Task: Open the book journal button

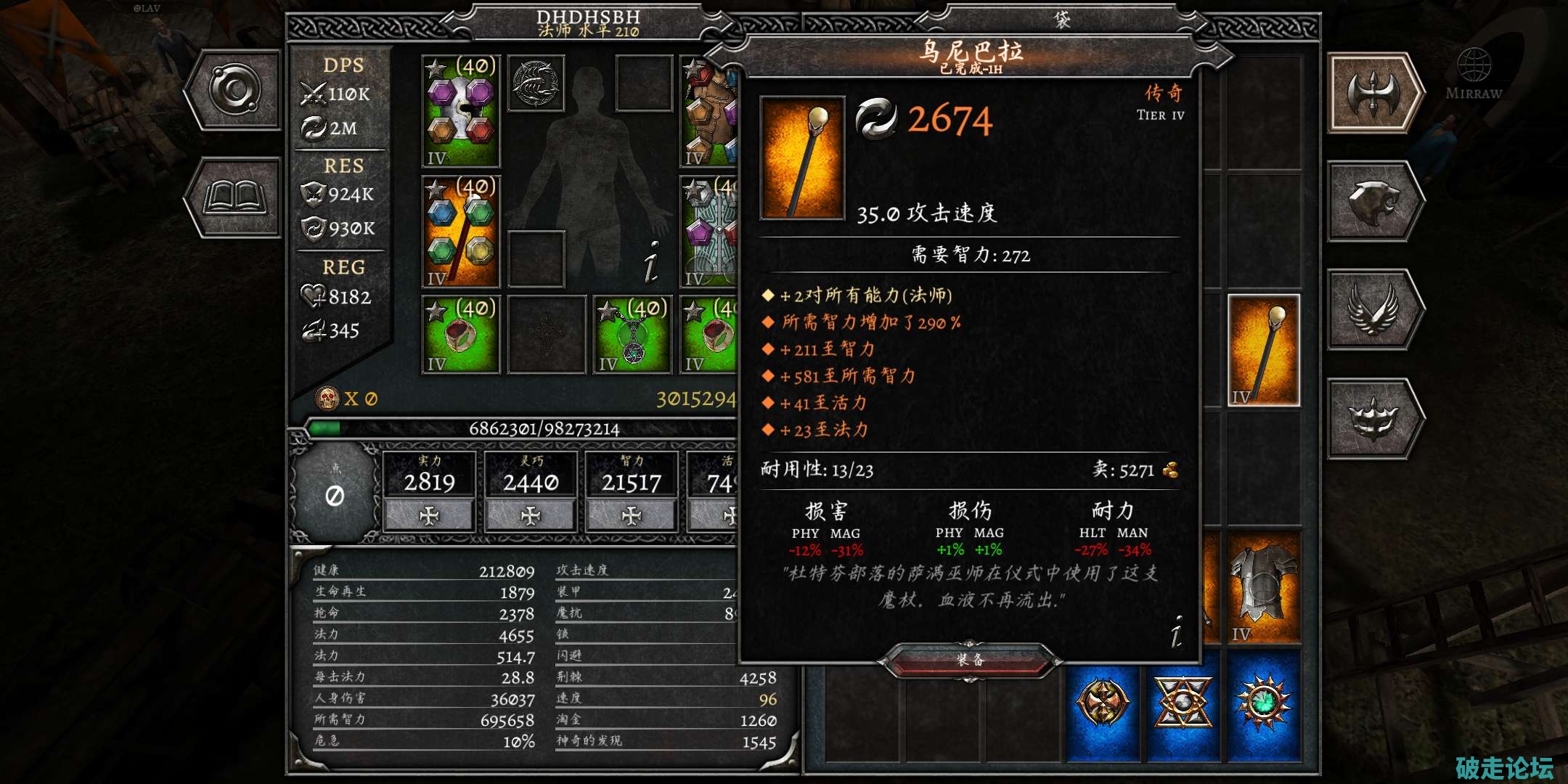Action: coord(234,197)
